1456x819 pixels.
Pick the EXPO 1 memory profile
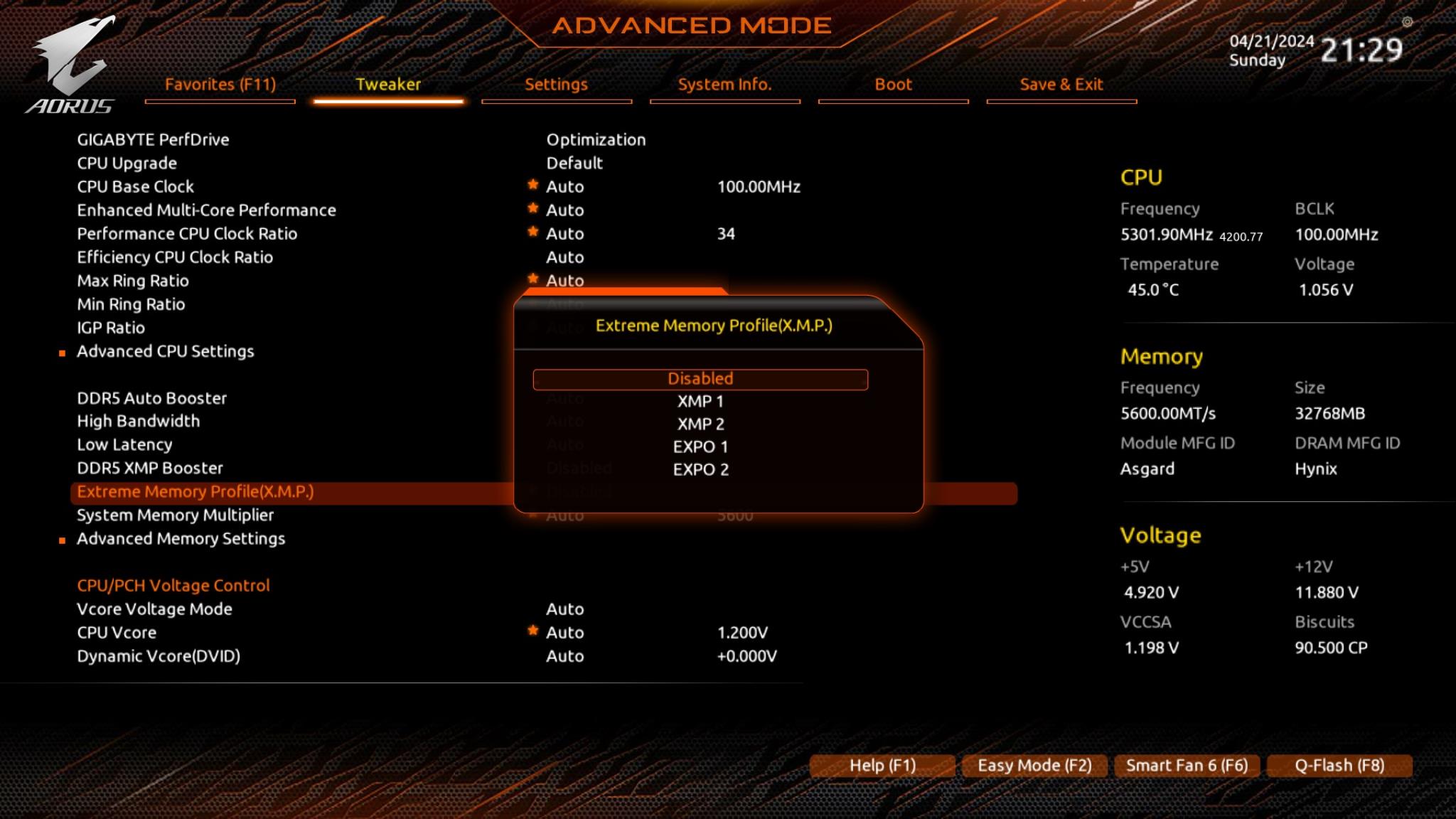tap(700, 447)
